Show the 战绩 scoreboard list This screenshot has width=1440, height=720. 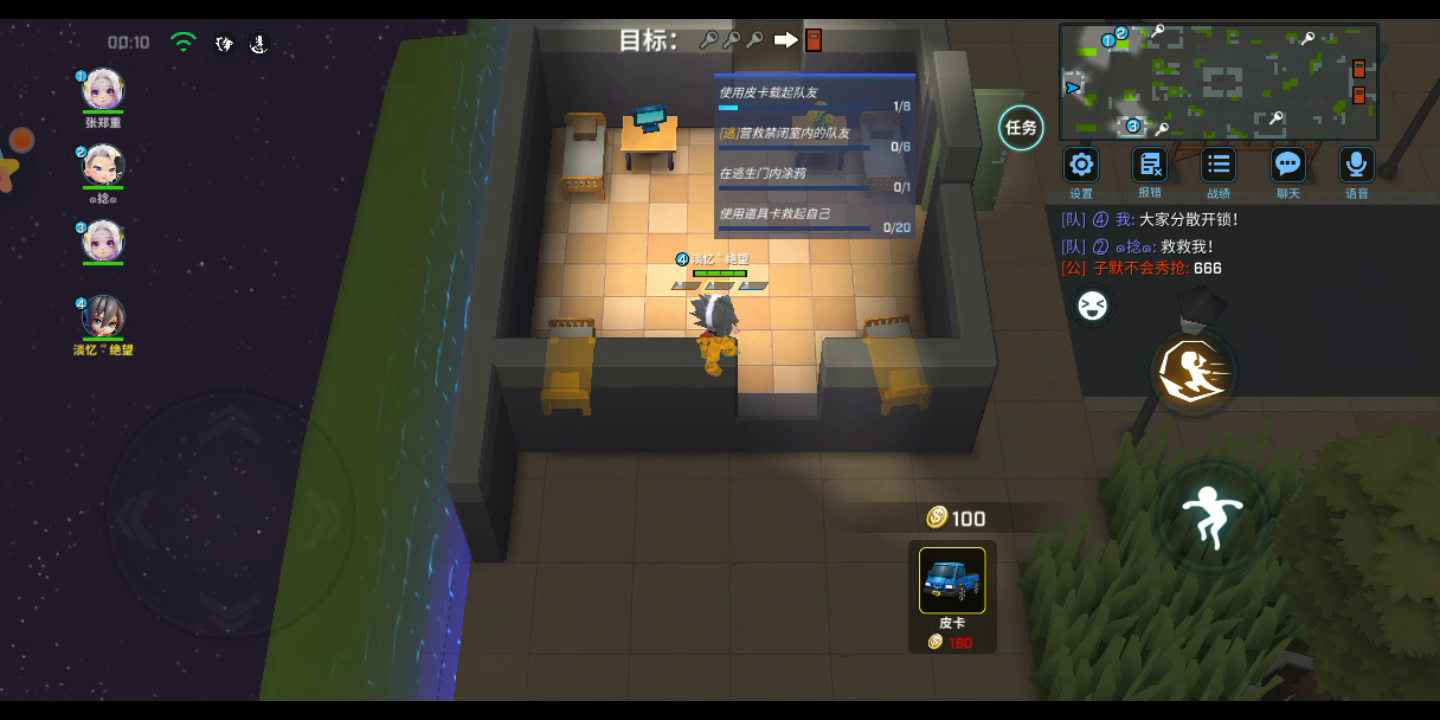tap(1218, 165)
